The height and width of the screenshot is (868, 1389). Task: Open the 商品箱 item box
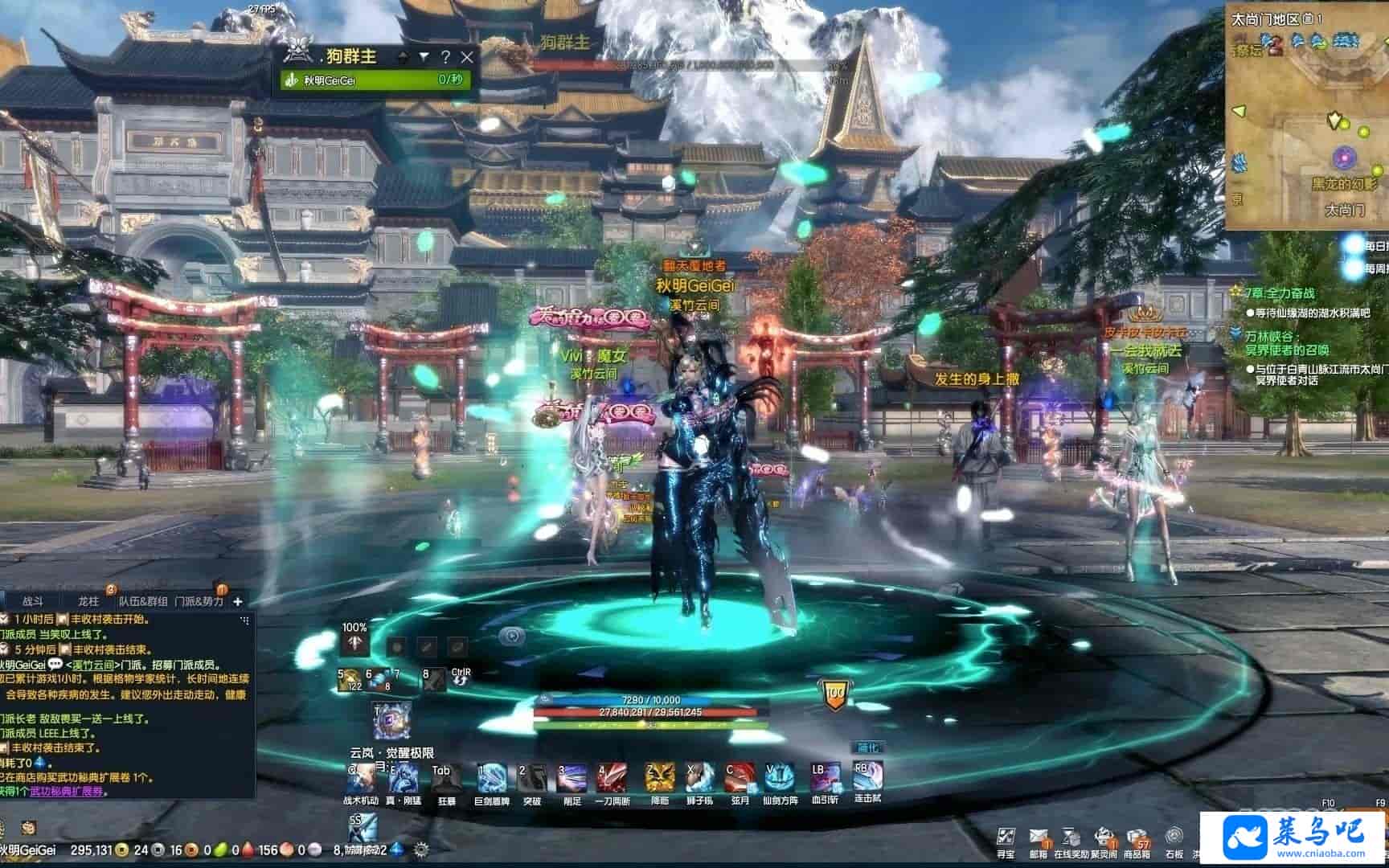click(x=1137, y=837)
